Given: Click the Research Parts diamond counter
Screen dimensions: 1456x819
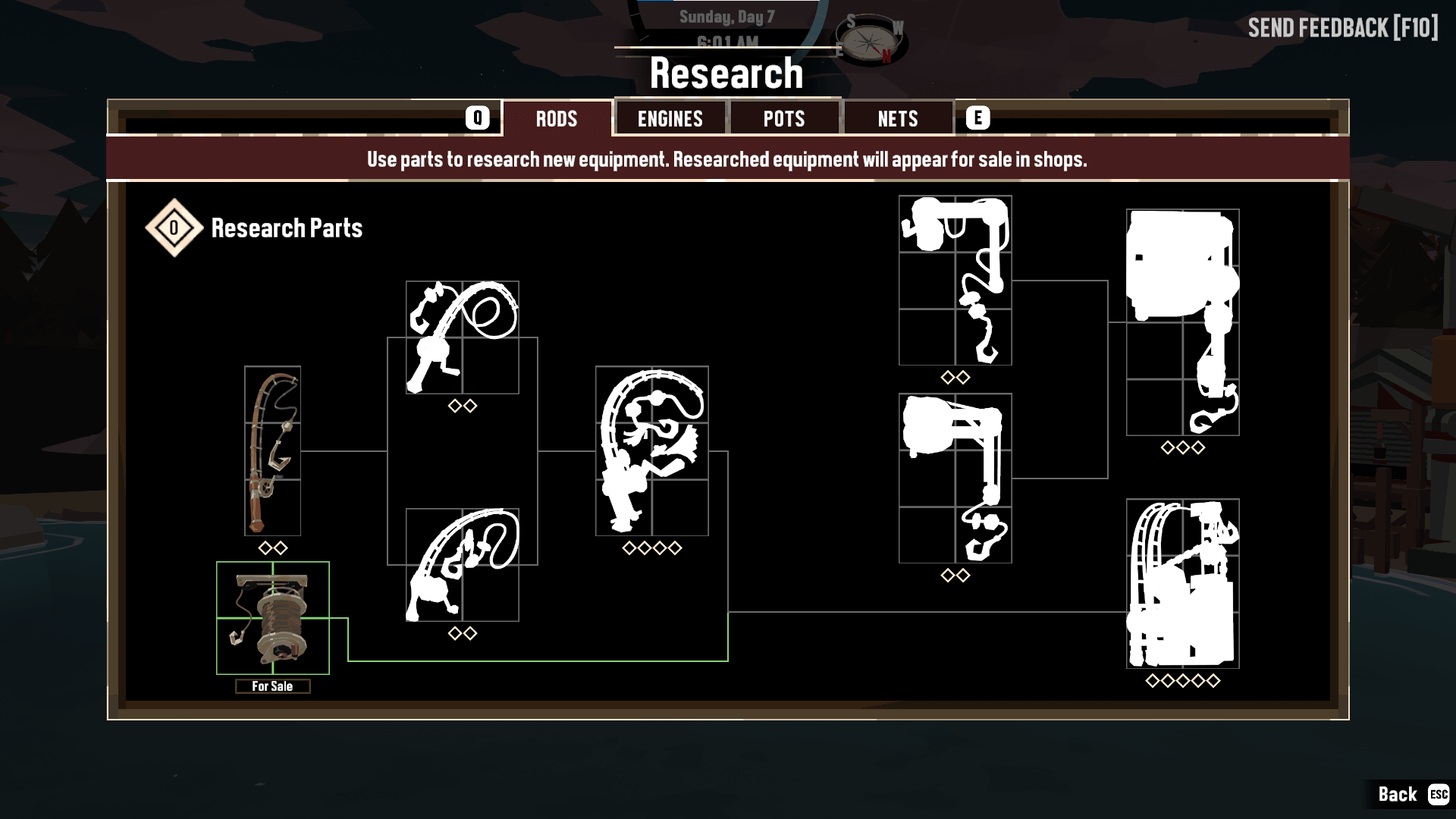Looking at the screenshot, I should [173, 227].
